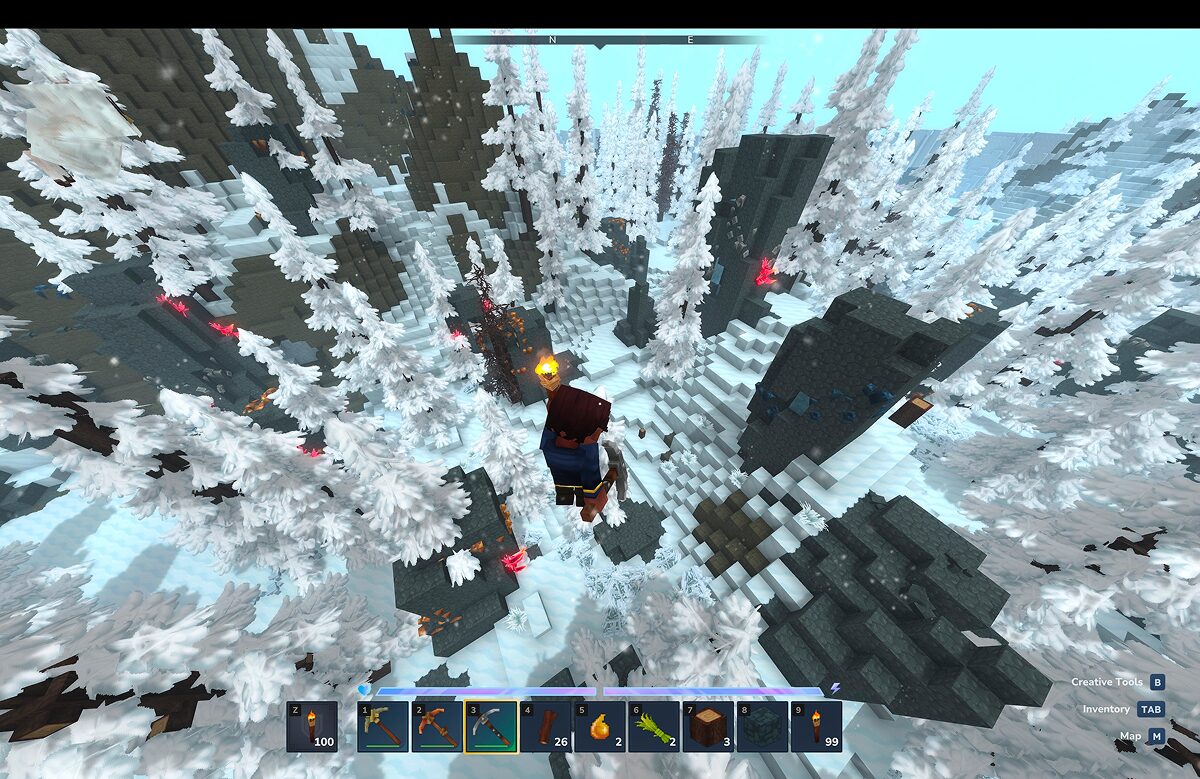Select the torch slot showing 100
The width and height of the screenshot is (1200, 779).
coord(311,726)
